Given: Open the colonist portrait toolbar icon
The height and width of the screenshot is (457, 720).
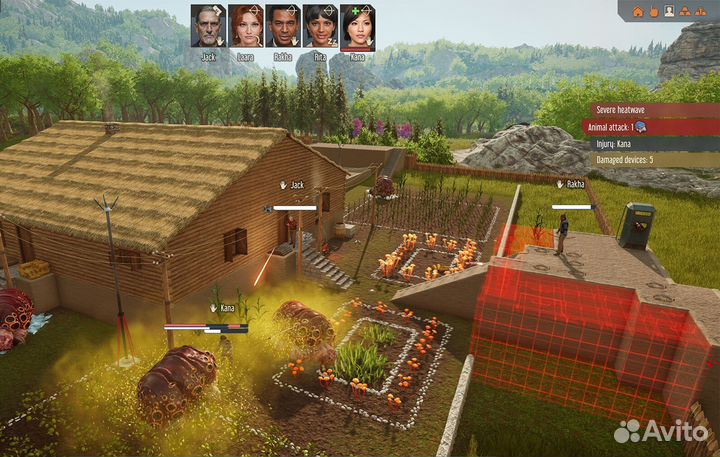Looking at the screenshot, I should [669, 12].
